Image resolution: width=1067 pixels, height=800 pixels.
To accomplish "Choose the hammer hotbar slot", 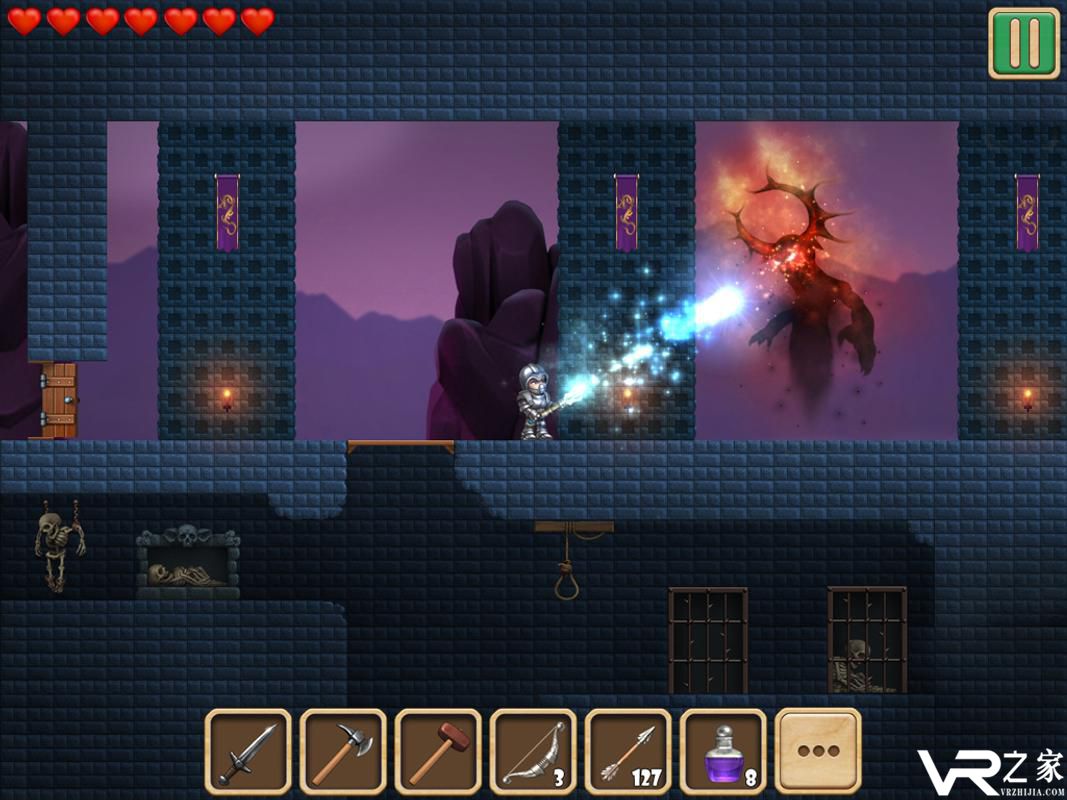I will (x=438, y=751).
